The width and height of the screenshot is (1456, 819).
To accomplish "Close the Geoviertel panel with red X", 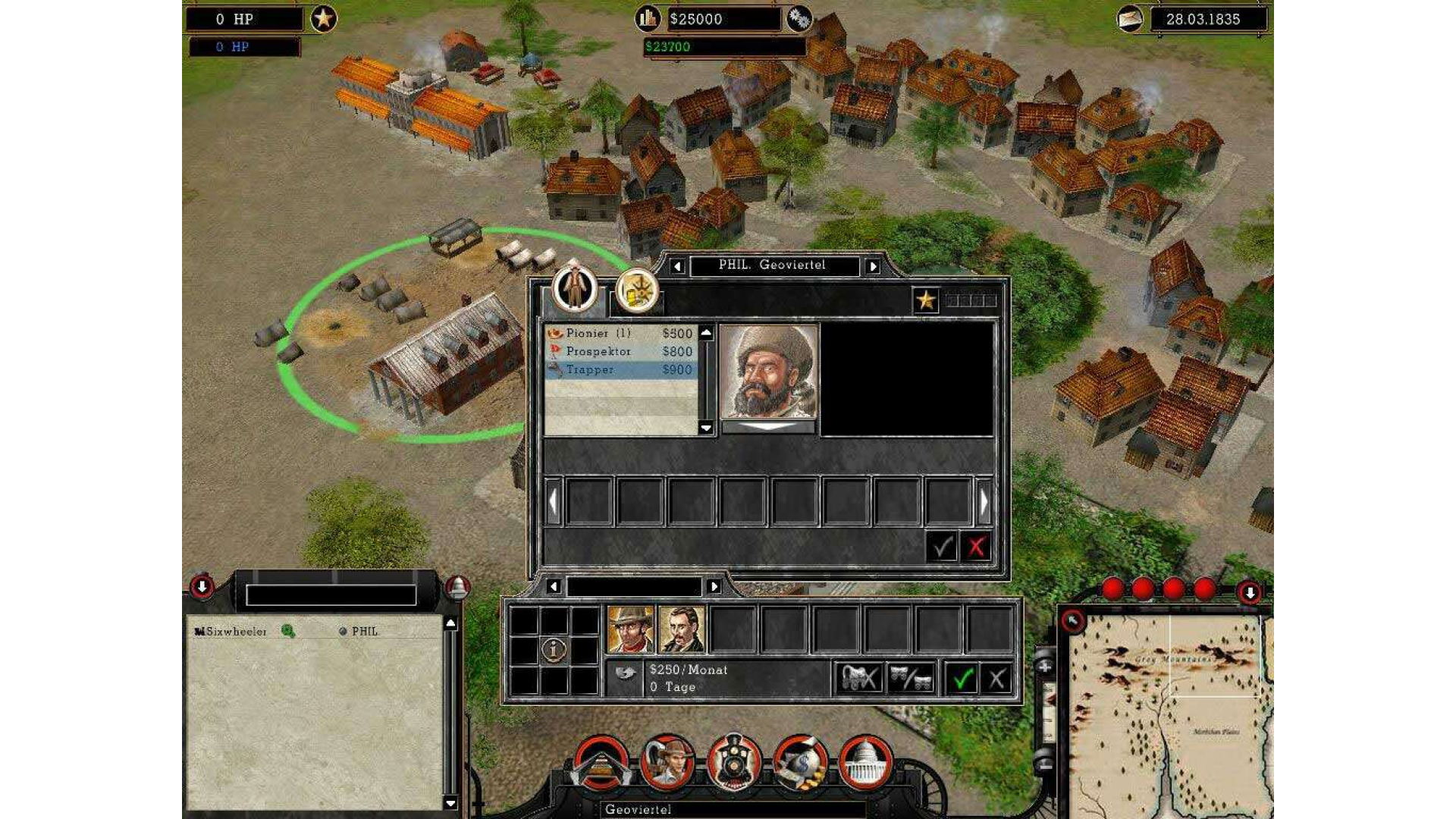I will (x=976, y=547).
